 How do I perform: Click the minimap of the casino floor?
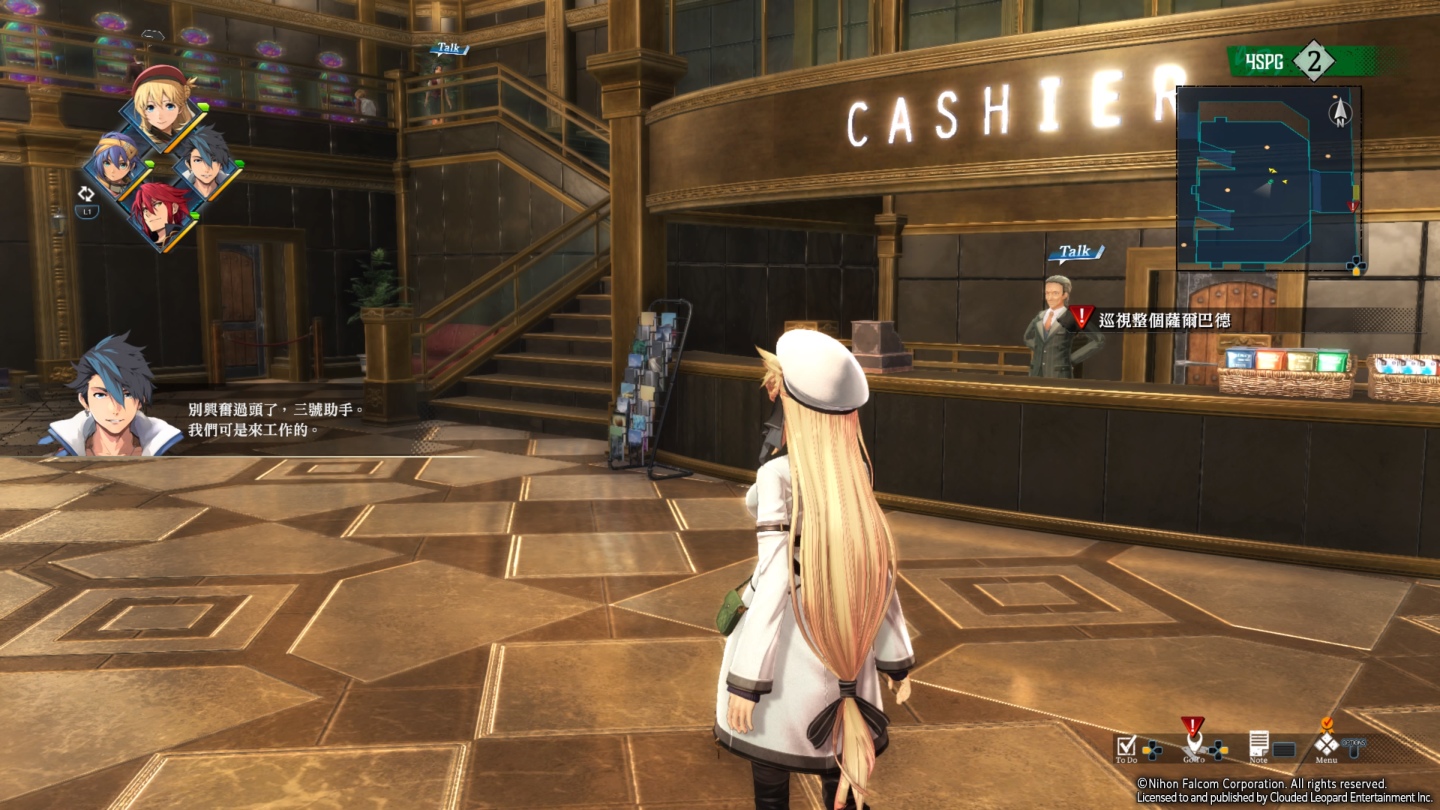click(1269, 178)
